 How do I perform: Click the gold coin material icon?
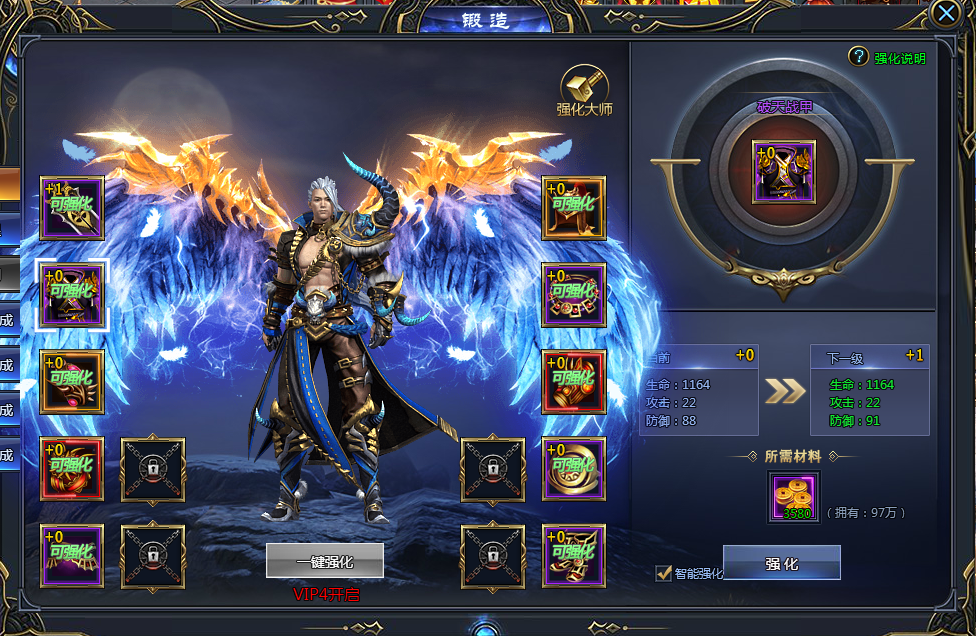click(x=794, y=497)
